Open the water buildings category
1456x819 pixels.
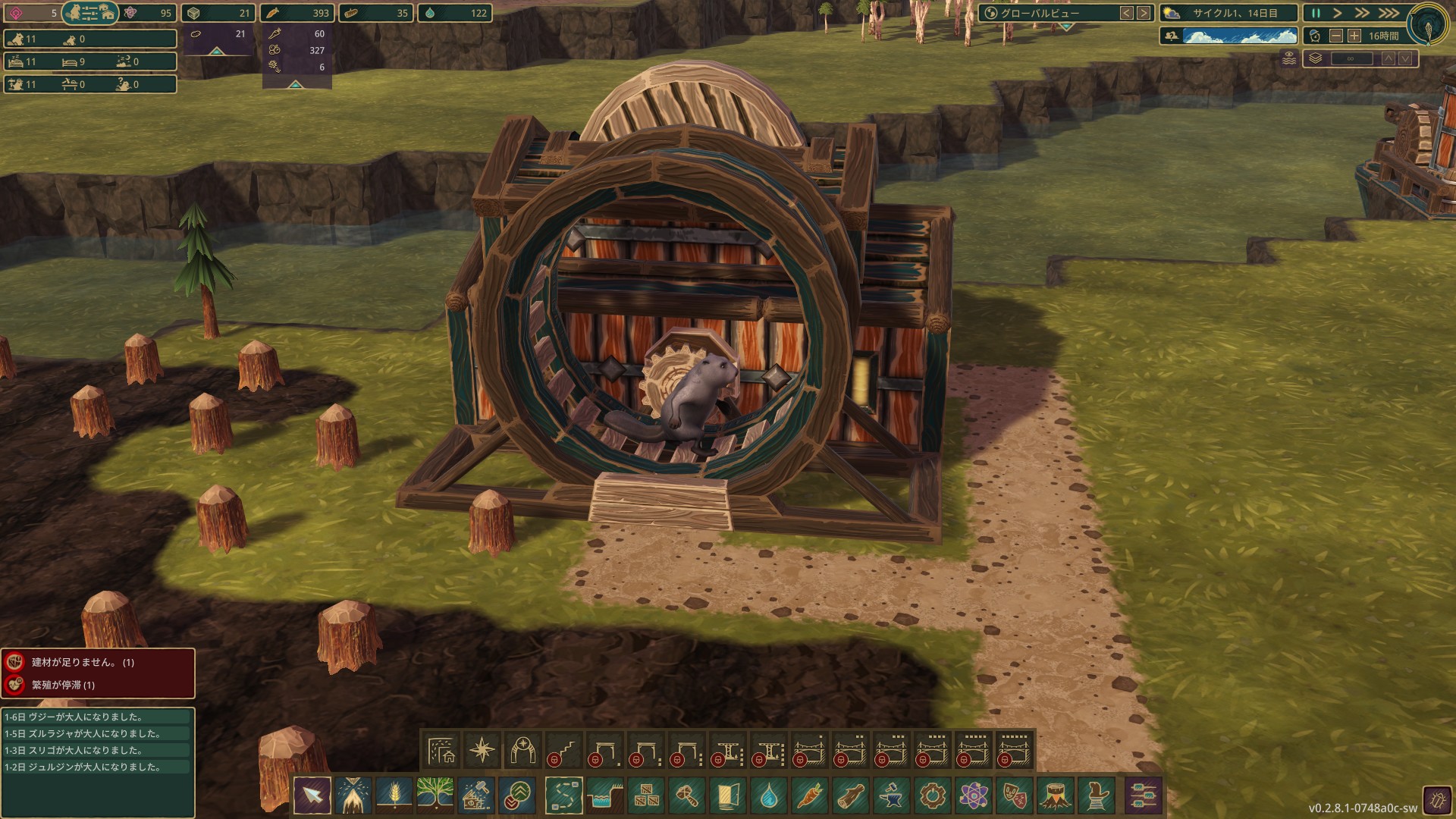pyautogui.click(x=768, y=795)
